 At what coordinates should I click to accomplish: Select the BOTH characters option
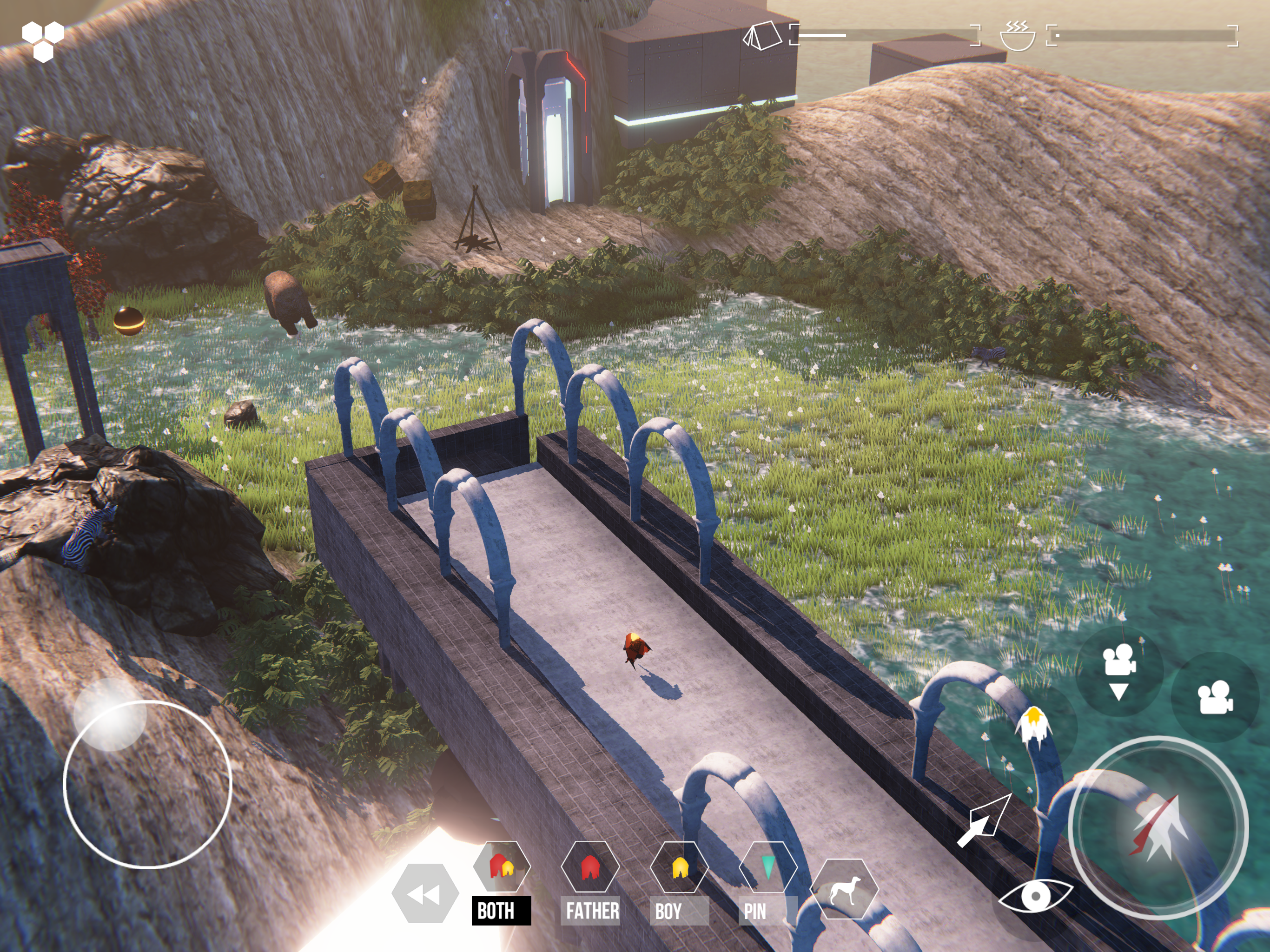(x=501, y=867)
